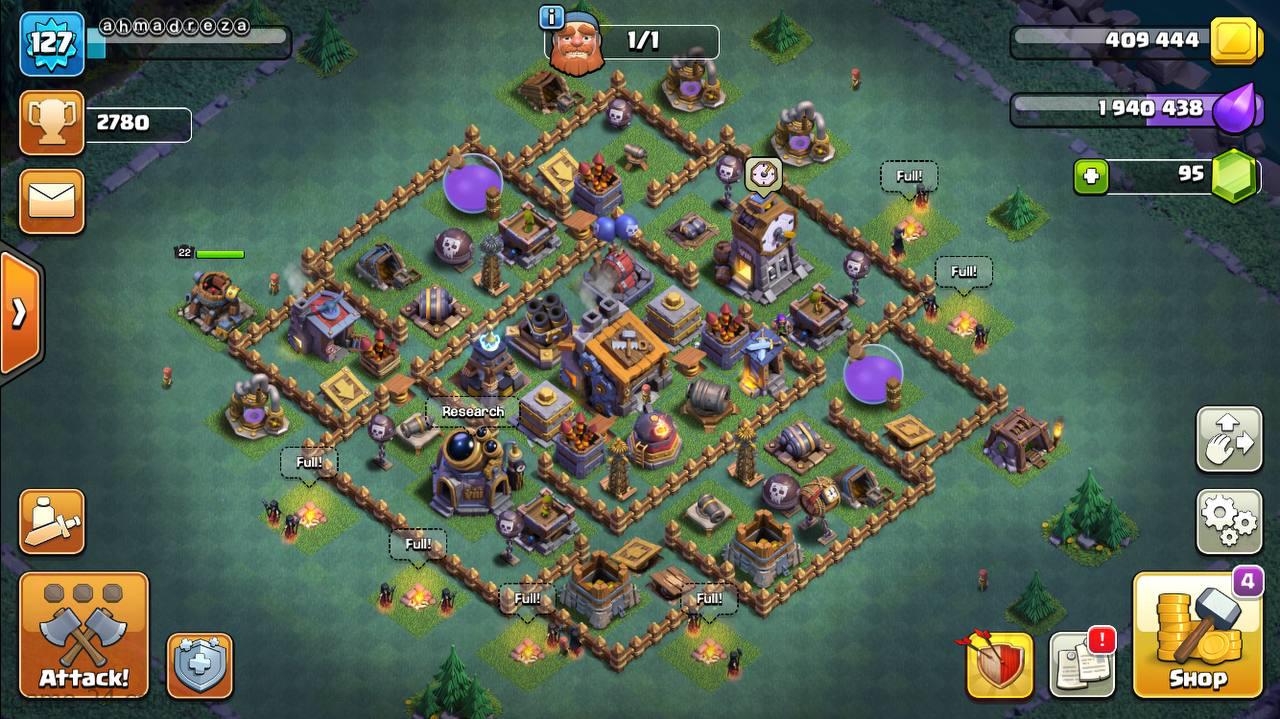This screenshot has height=719, width=1280.
Task: Open the layout editor hand icon
Action: 1229,439
